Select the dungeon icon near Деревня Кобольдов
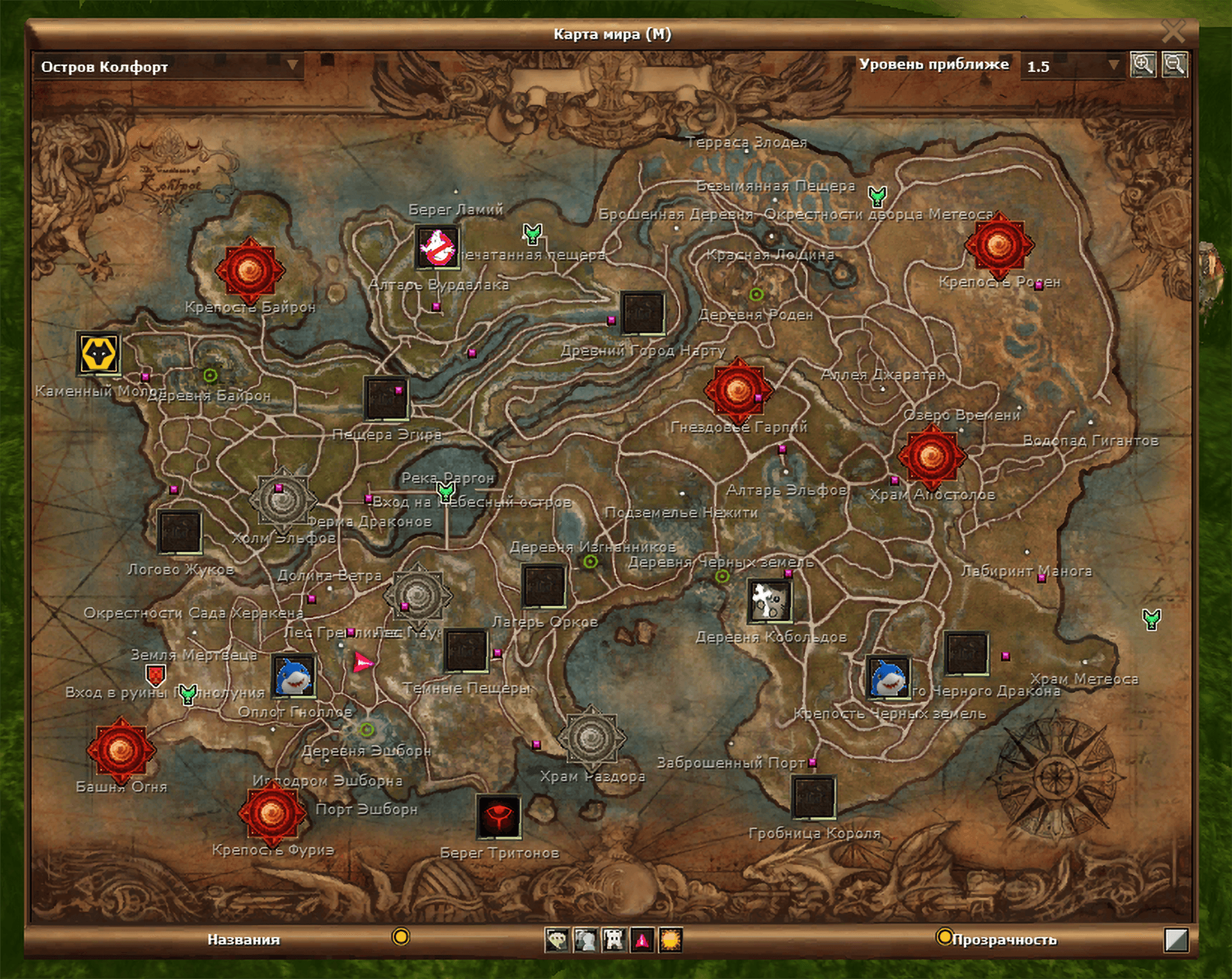The height and width of the screenshot is (979, 1232). point(771,602)
